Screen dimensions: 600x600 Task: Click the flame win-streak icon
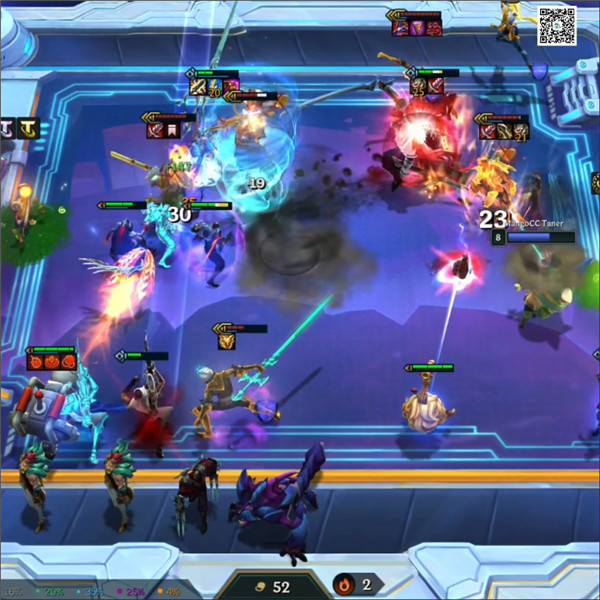345,585
